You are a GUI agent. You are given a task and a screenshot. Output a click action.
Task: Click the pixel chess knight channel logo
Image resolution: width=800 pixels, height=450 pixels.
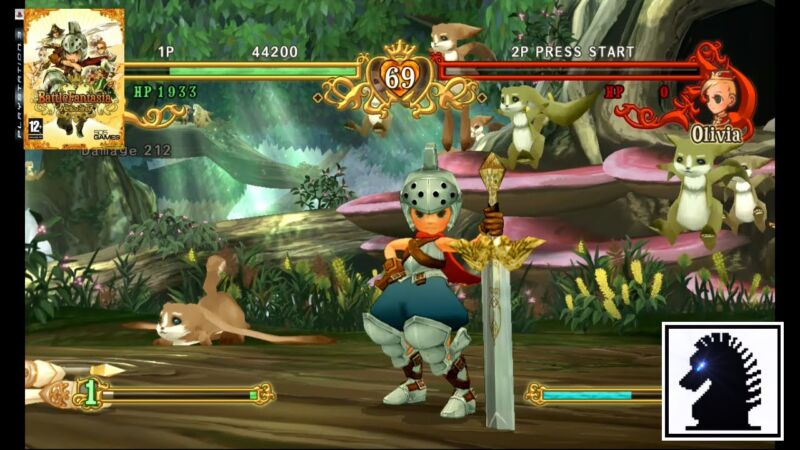pos(722,380)
